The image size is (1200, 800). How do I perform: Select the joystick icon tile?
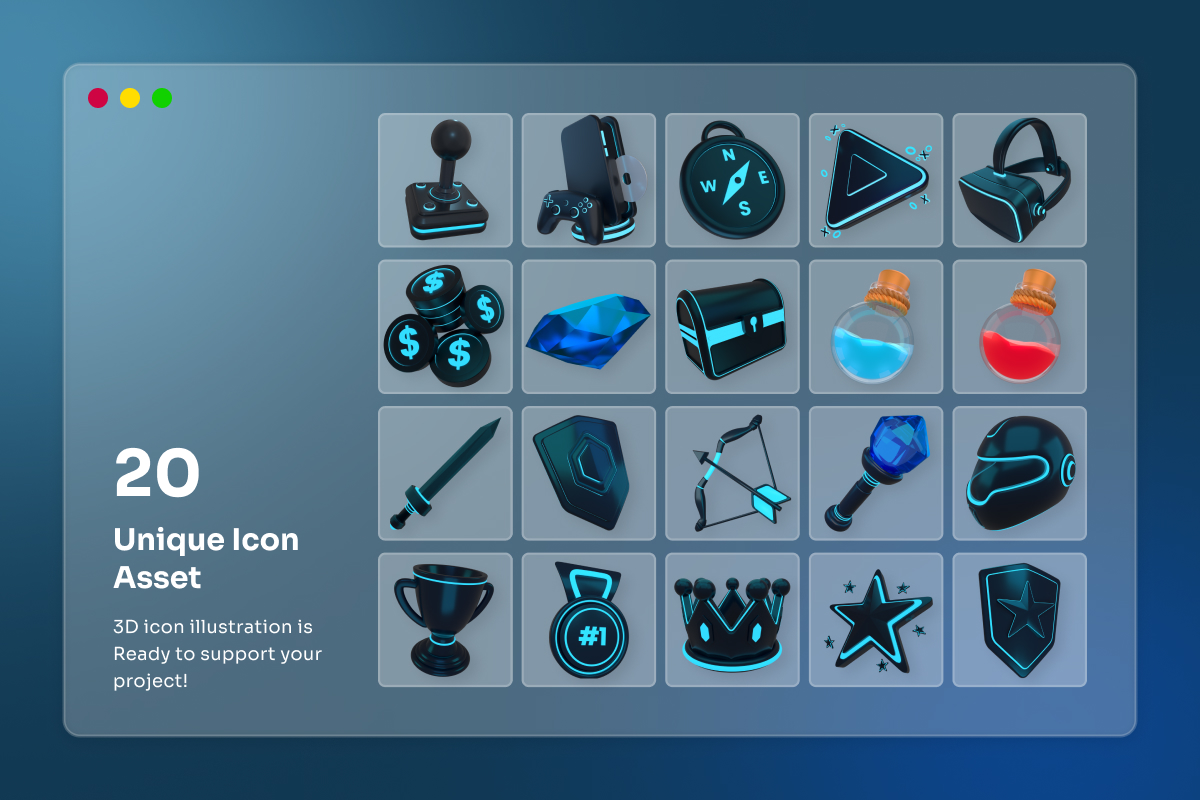pos(445,180)
